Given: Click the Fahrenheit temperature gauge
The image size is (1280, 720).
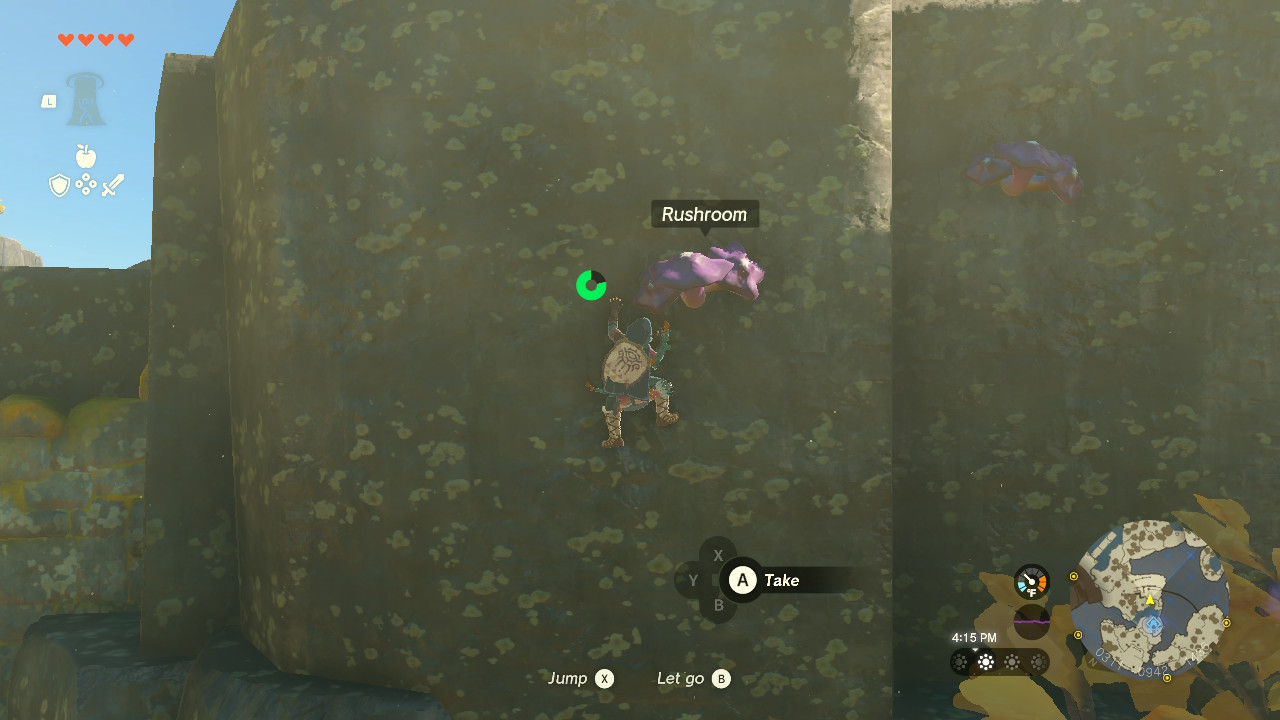Looking at the screenshot, I should click(x=1031, y=581).
